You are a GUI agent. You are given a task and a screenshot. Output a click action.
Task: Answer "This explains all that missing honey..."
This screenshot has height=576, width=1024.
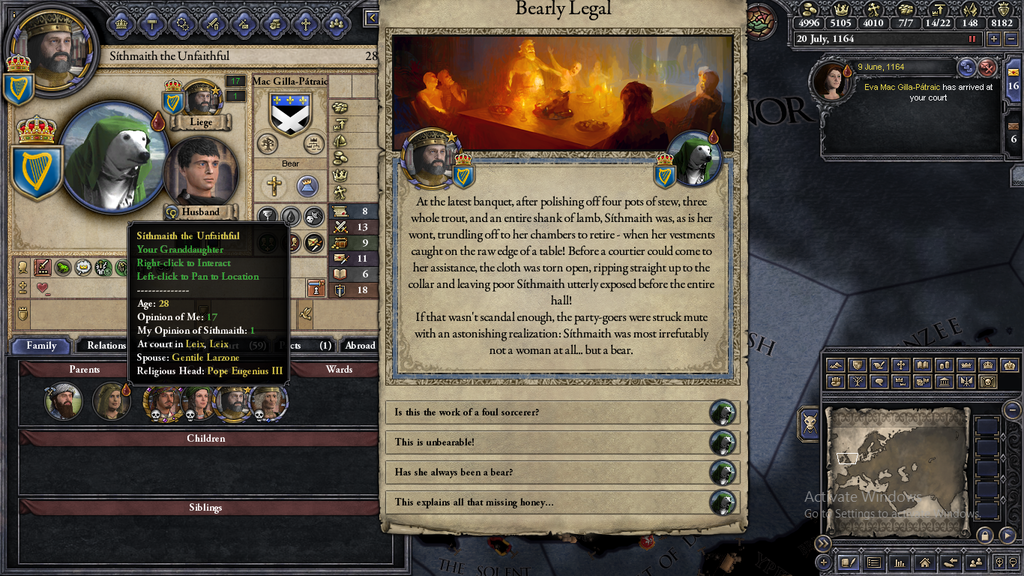point(548,502)
